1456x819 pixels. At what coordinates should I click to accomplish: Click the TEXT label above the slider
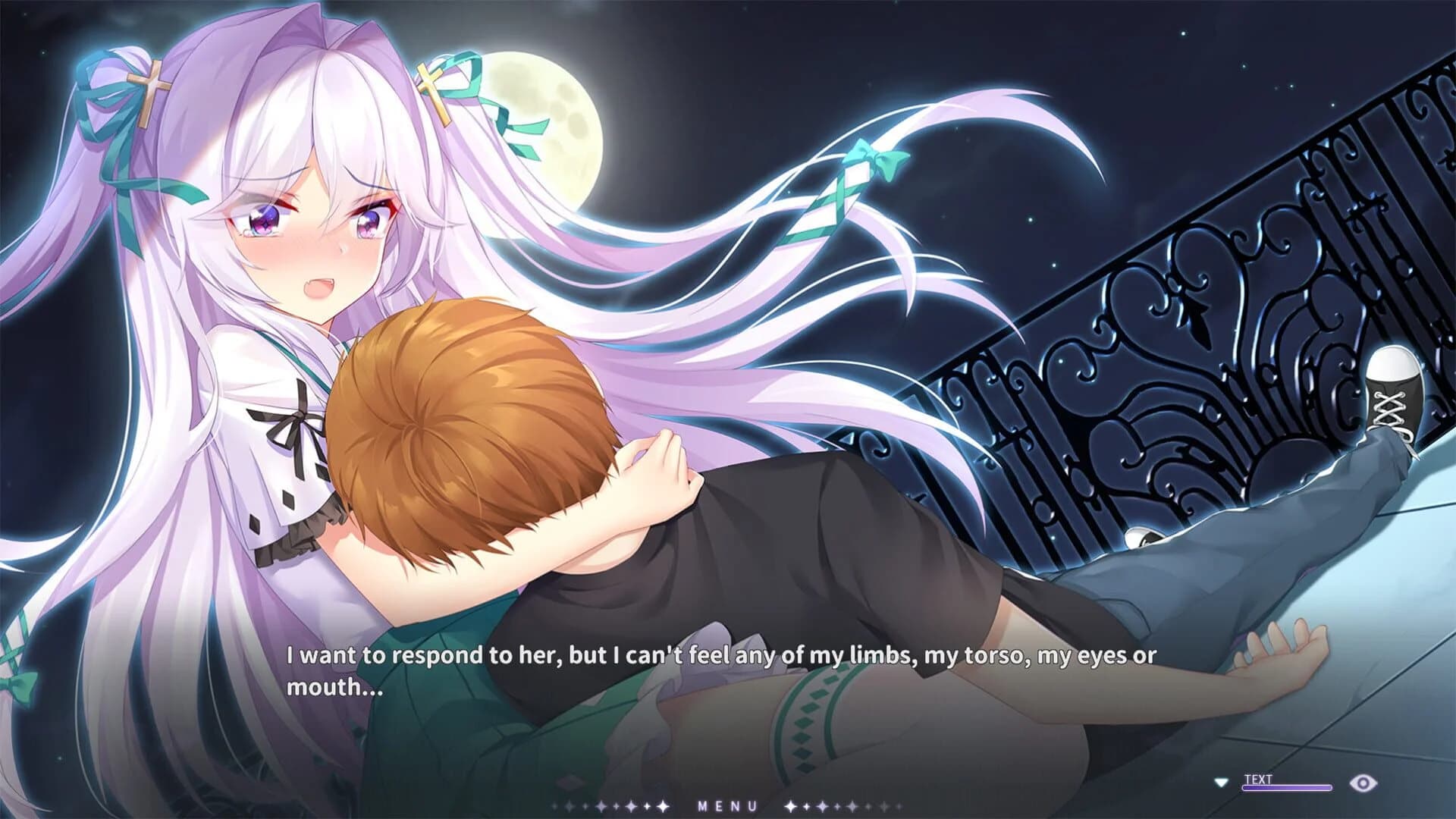click(1257, 780)
